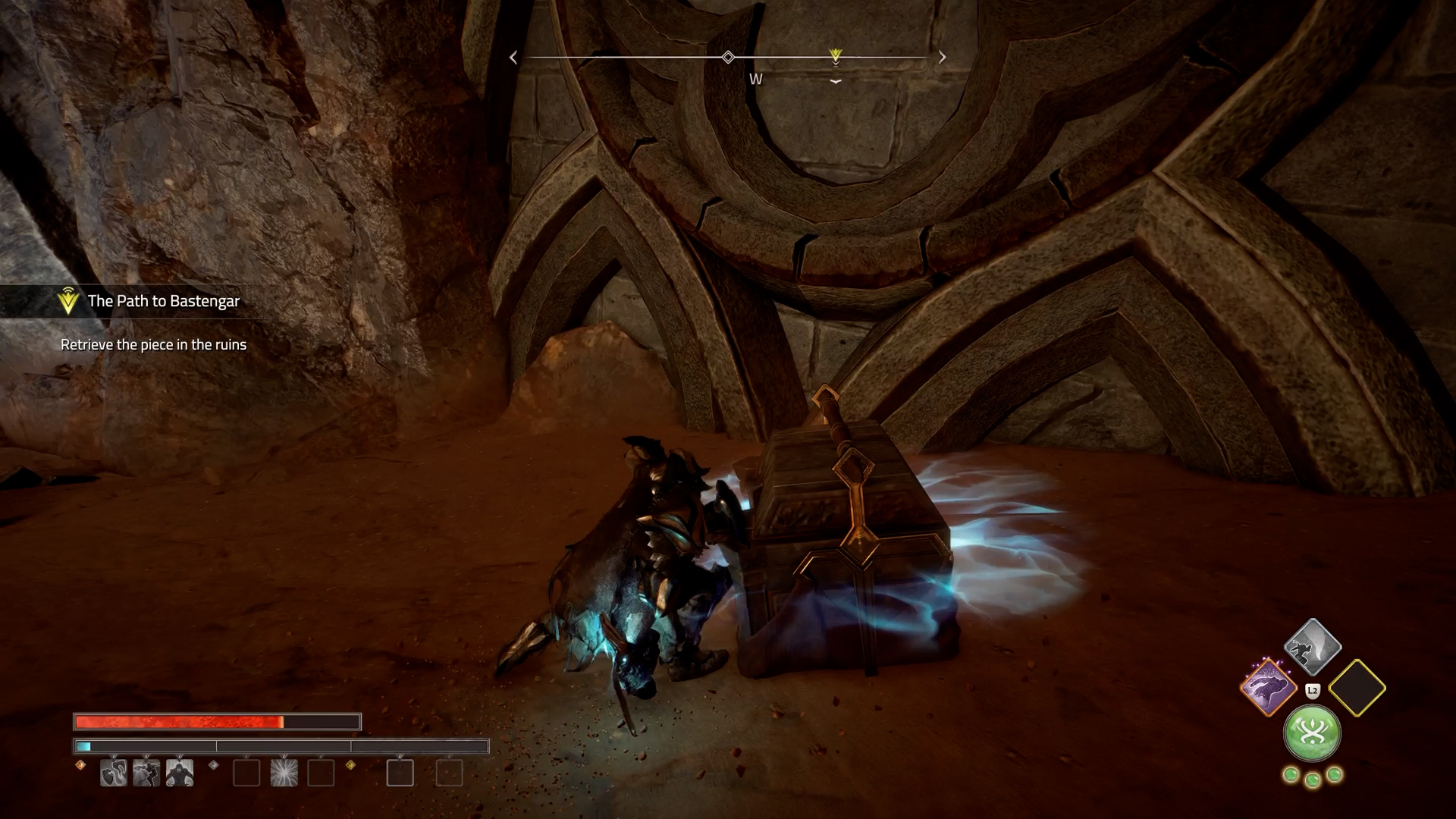1456x819 pixels.
Task: Activate the purple glowing beast ability
Action: 1268,689
